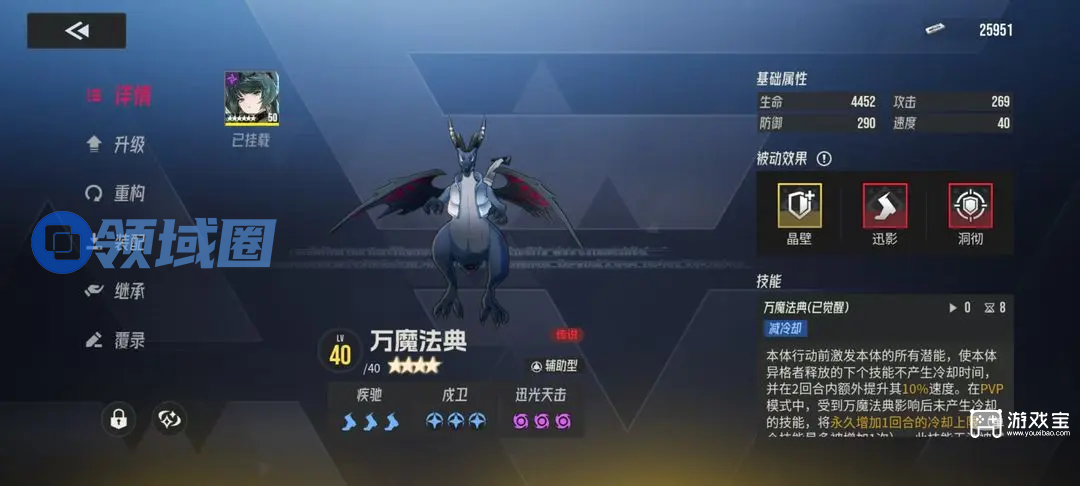Select the 重构 reconstruct tab
This screenshot has height=486, width=1080.
(117, 193)
